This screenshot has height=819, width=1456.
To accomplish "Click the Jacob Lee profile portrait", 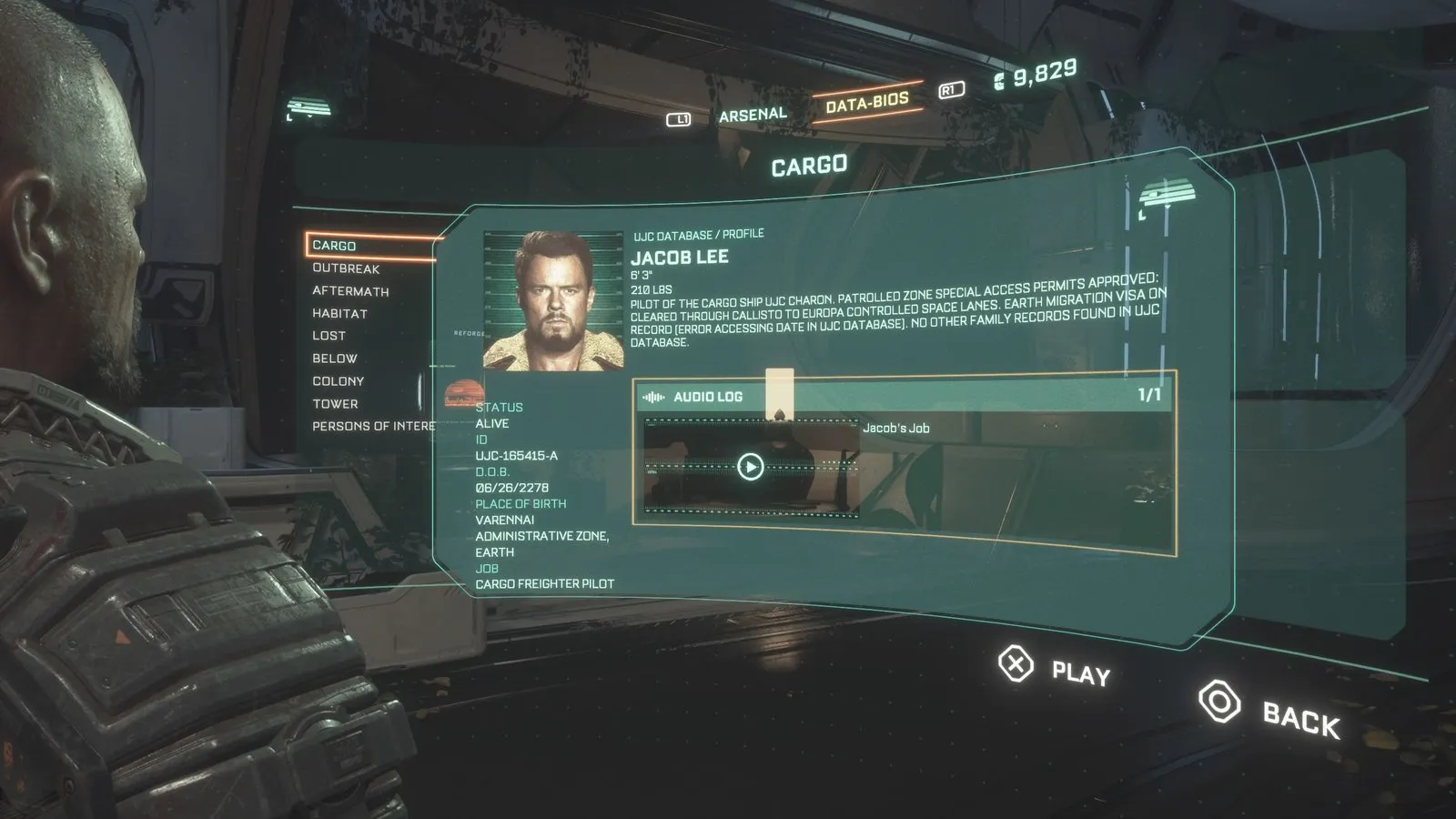I will pos(553,300).
